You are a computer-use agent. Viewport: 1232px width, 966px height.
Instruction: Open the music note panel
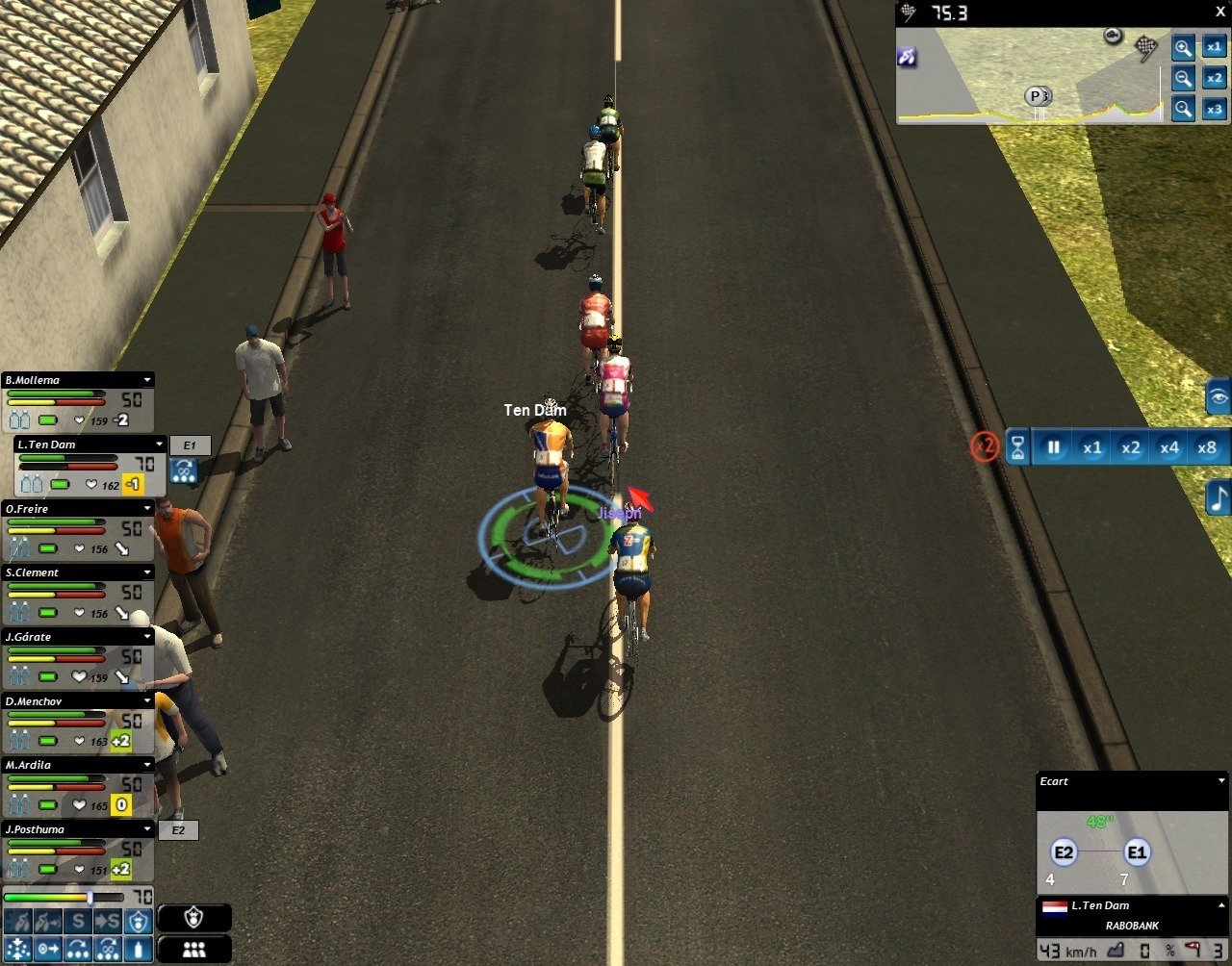(x=1219, y=497)
